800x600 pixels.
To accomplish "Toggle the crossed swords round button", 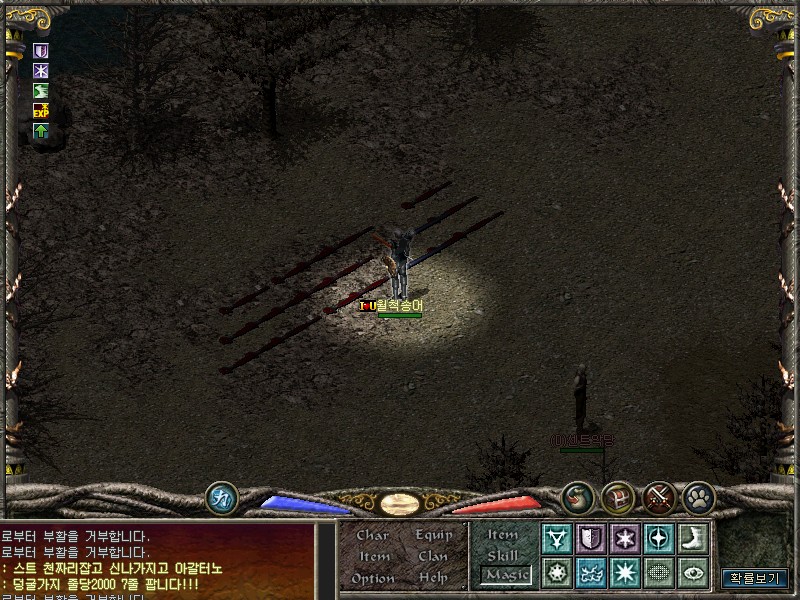I will point(659,497).
